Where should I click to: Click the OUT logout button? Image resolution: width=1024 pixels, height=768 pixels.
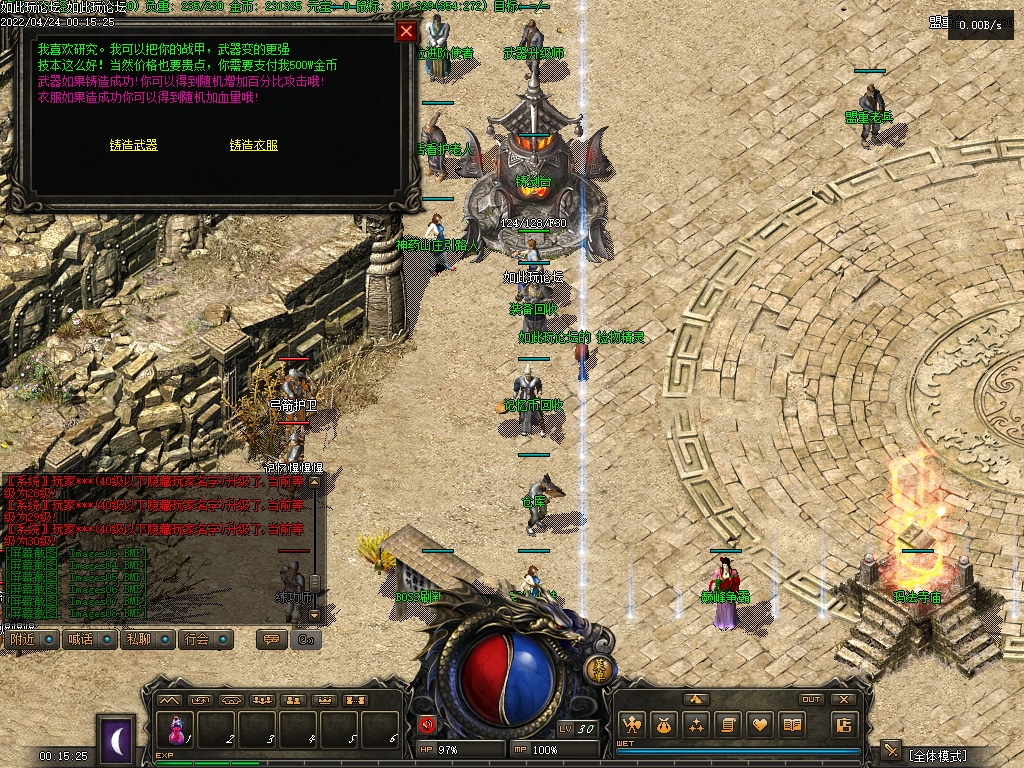tap(811, 700)
